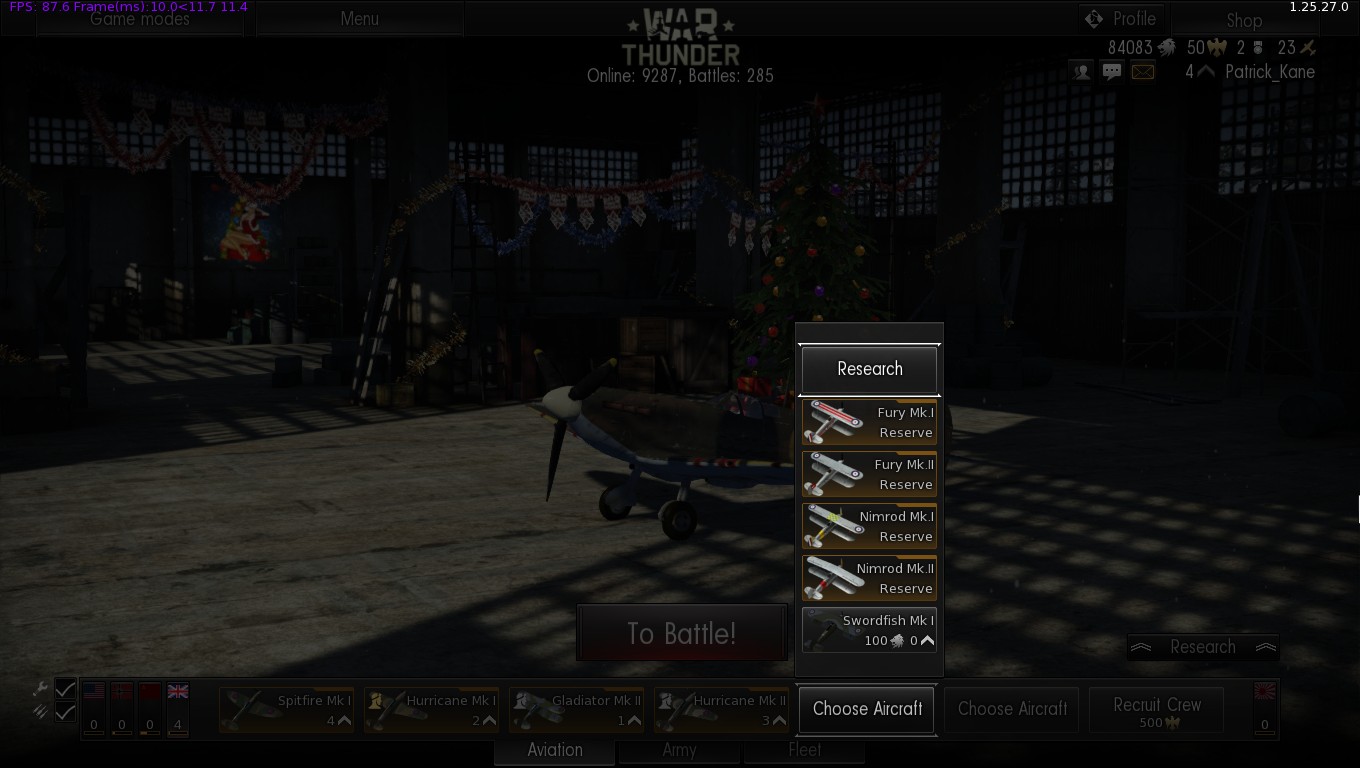Start a match with To Battle!
This screenshot has height=768, width=1360.
[x=682, y=633]
